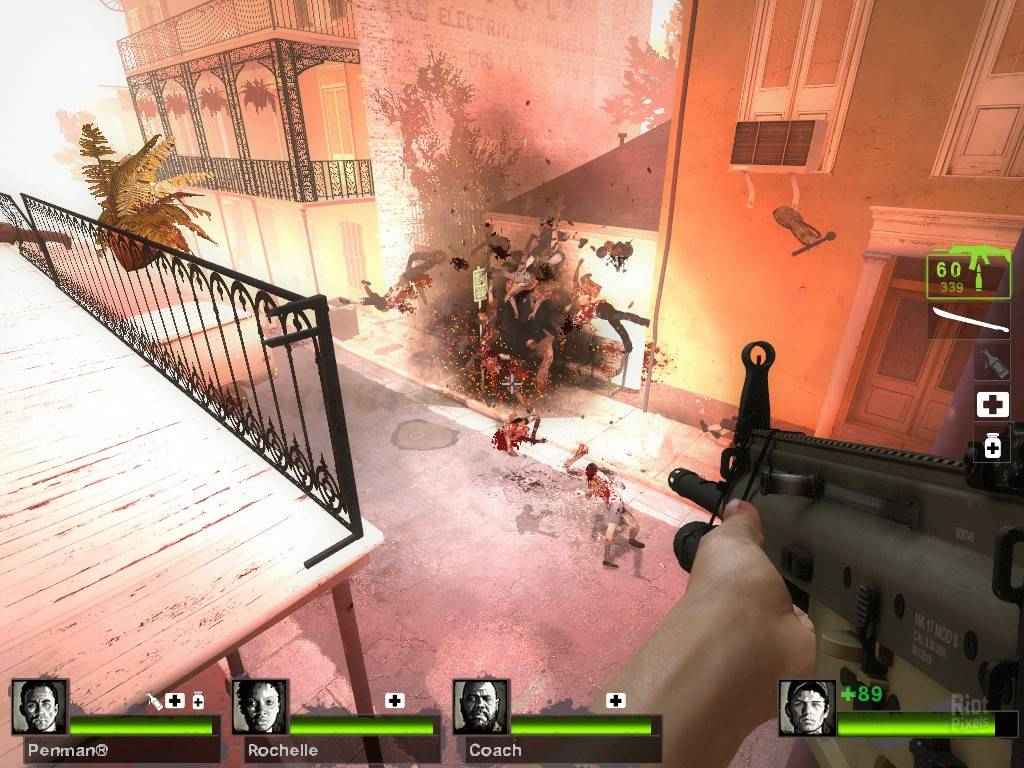Click Penman's pain pills indicator
The height and width of the screenshot is (768, 1024).
click(x=198, y=700)
